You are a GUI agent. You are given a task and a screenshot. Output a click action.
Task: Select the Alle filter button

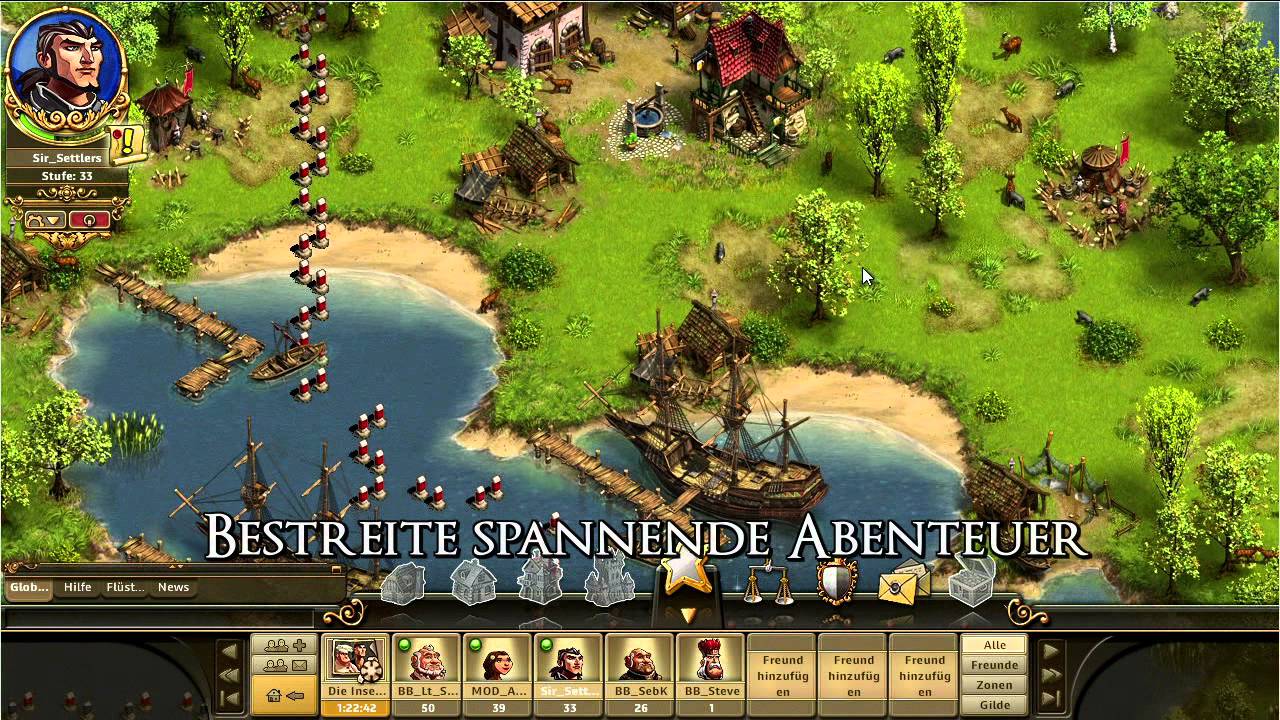[x=993, y=644]
